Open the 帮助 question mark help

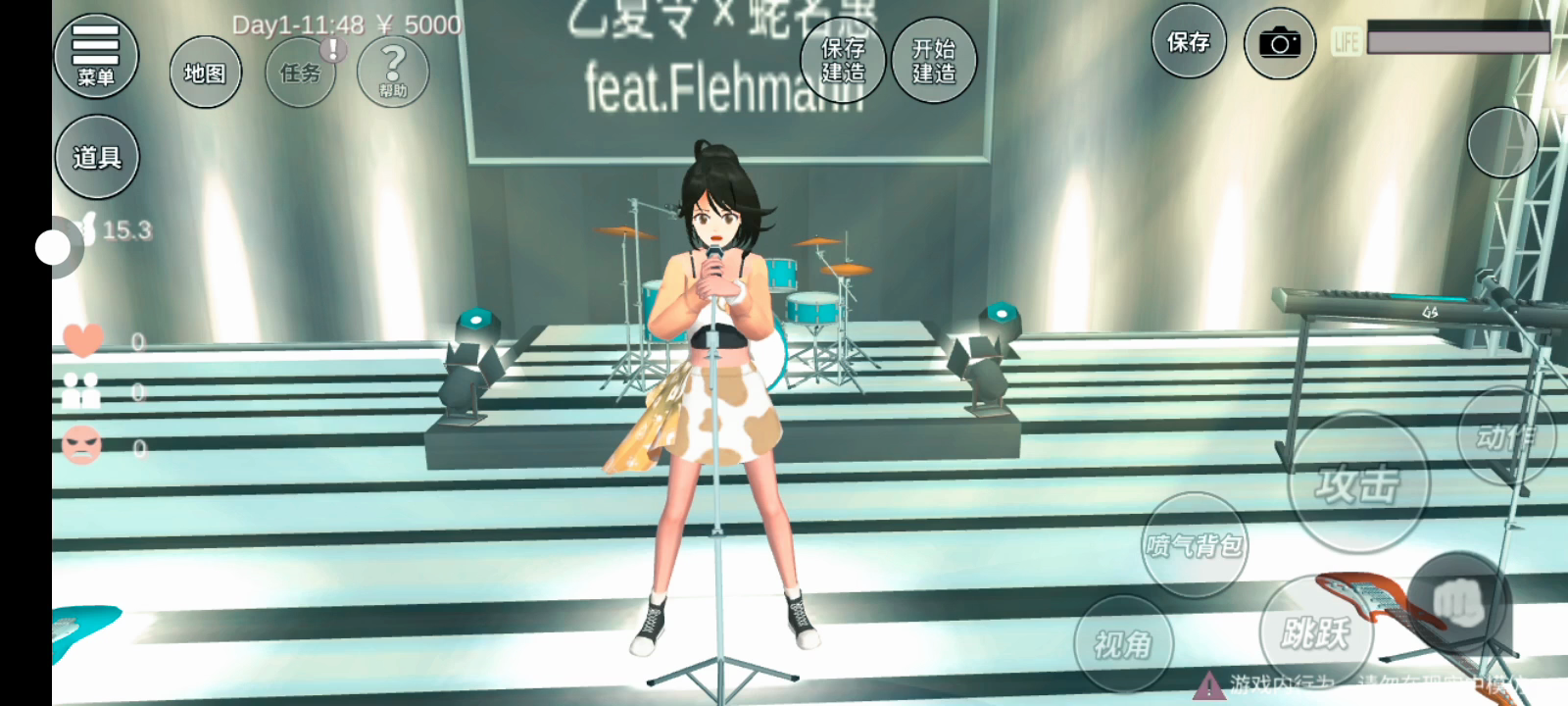tap(392, 72)
